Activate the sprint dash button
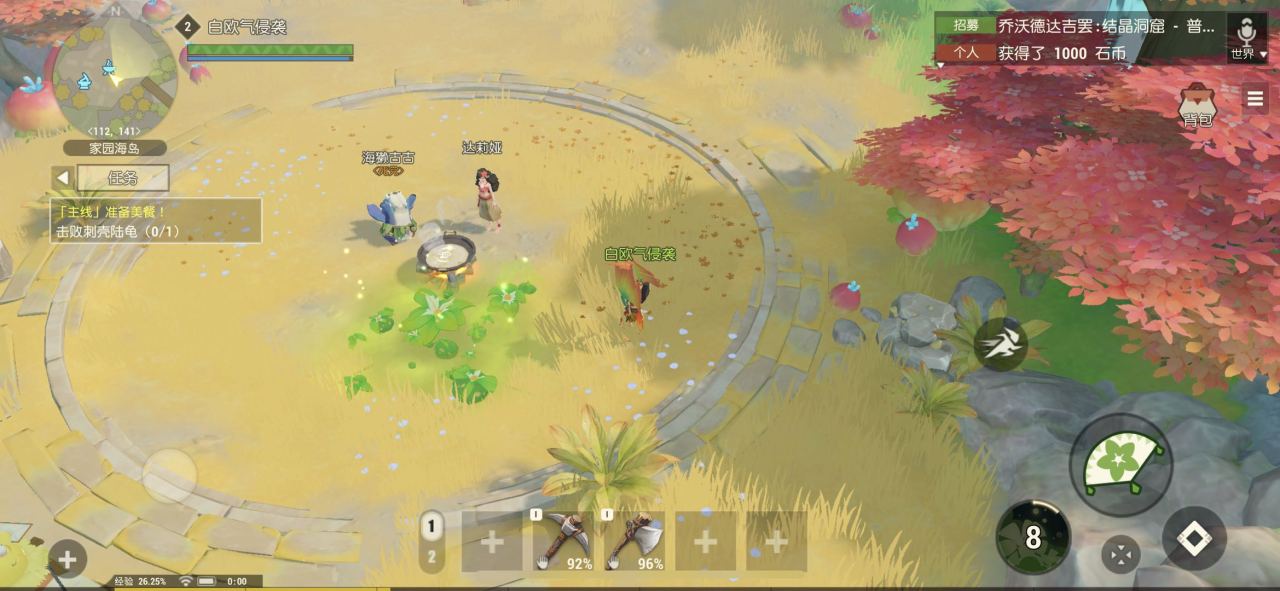This screenshot has width=1280, height=591. coord(1000,345)
